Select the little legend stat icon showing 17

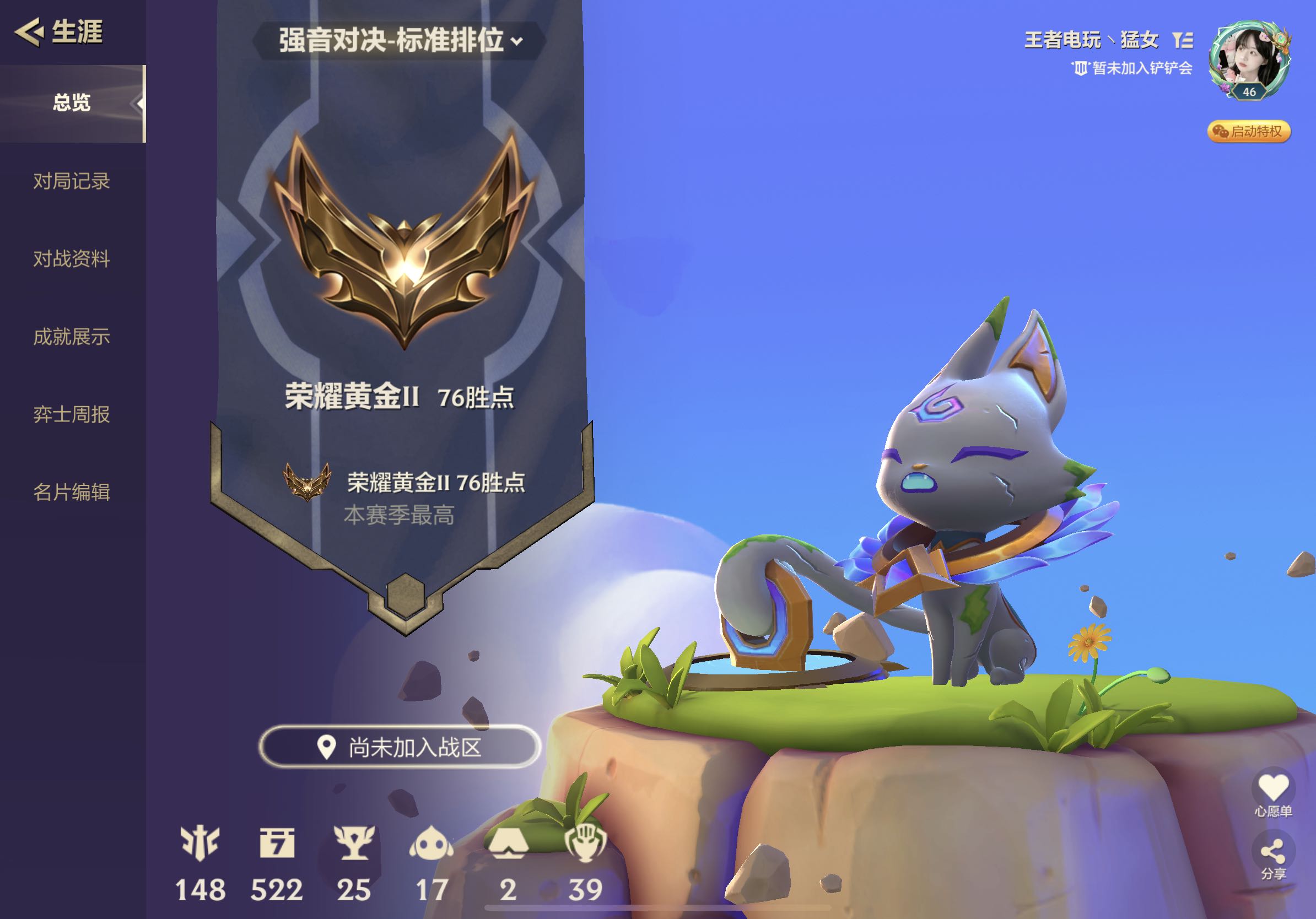pos(431,844)
